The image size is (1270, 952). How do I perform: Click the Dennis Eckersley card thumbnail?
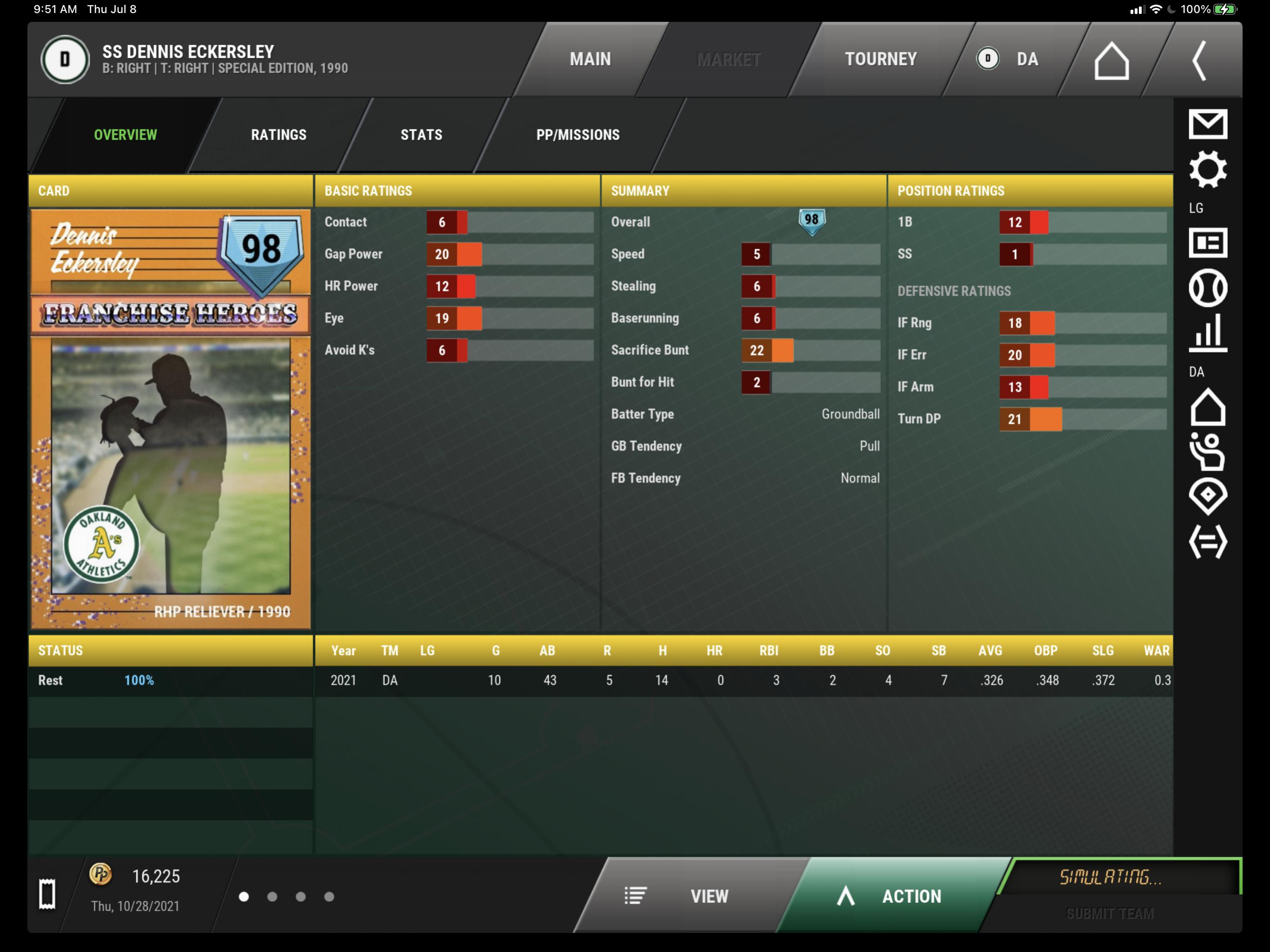click(x=171, y=419)
